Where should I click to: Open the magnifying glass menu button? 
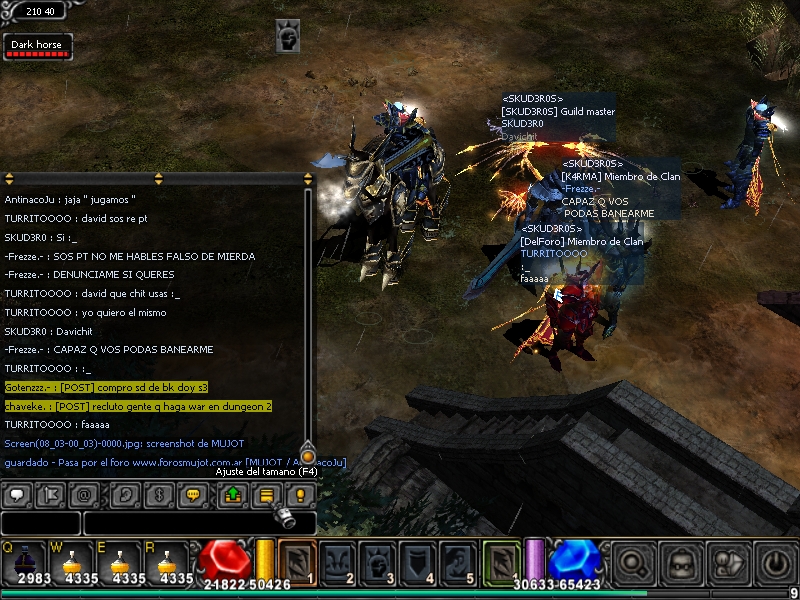pos(634,562)
